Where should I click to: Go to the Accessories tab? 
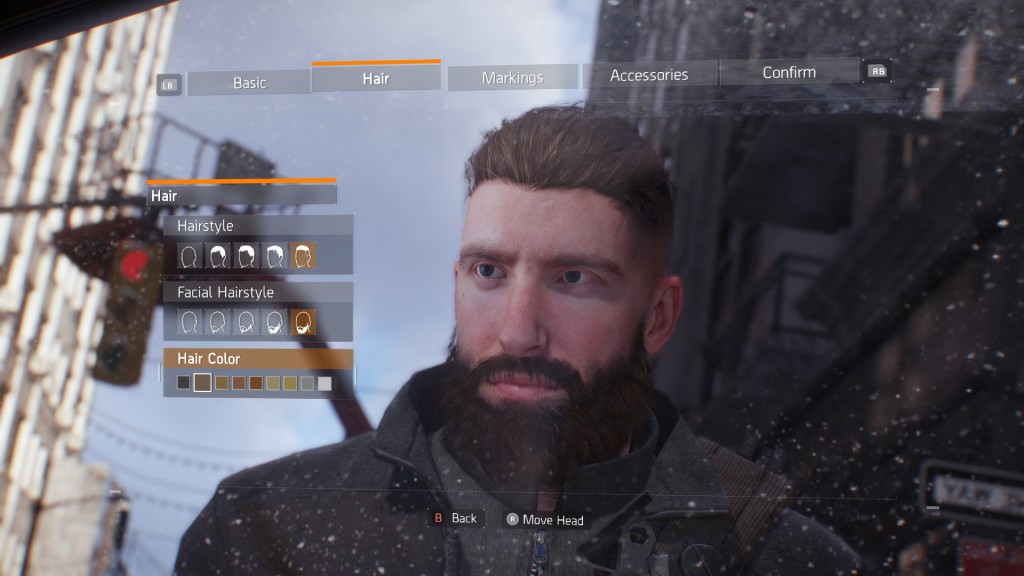(x=649, y=74)
